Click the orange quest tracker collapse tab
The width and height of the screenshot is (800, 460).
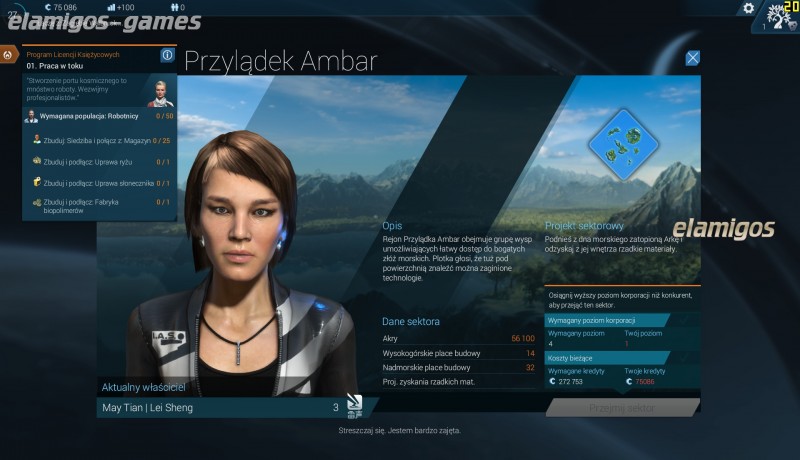(8, 55)
